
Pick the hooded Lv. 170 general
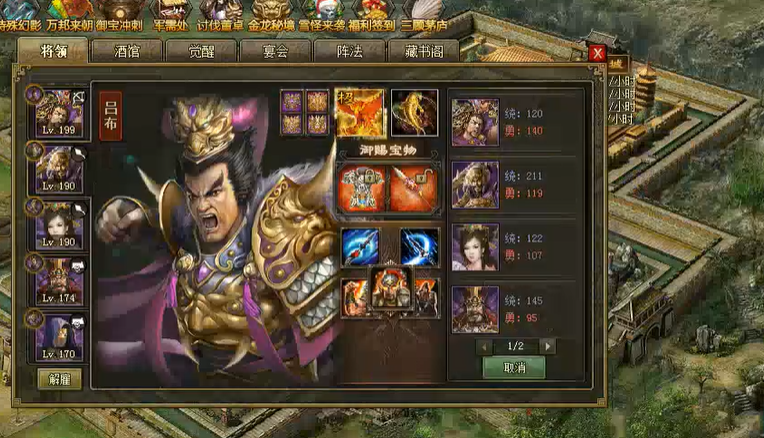pos(60,336)
